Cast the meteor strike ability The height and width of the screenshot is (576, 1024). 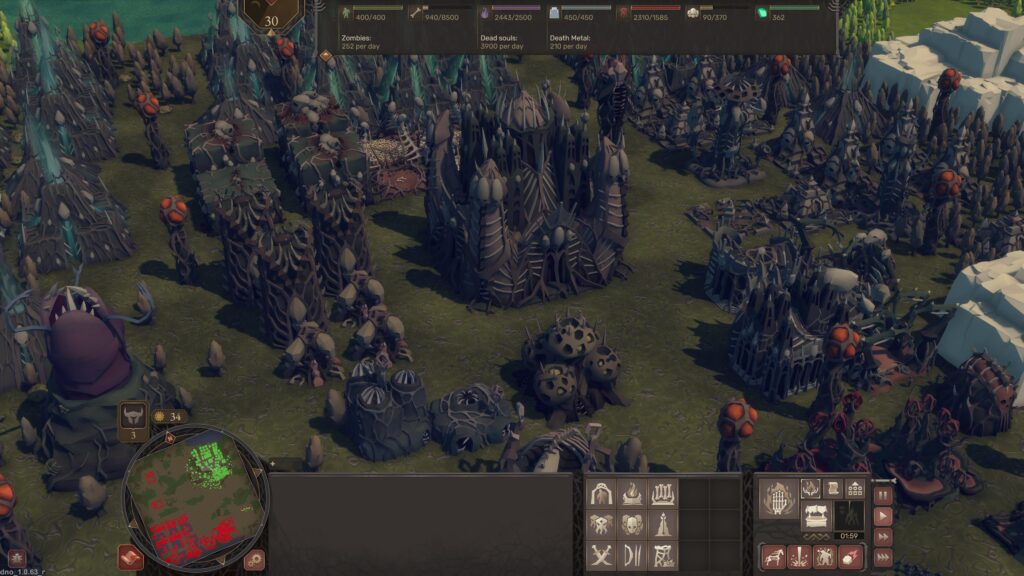852,557
